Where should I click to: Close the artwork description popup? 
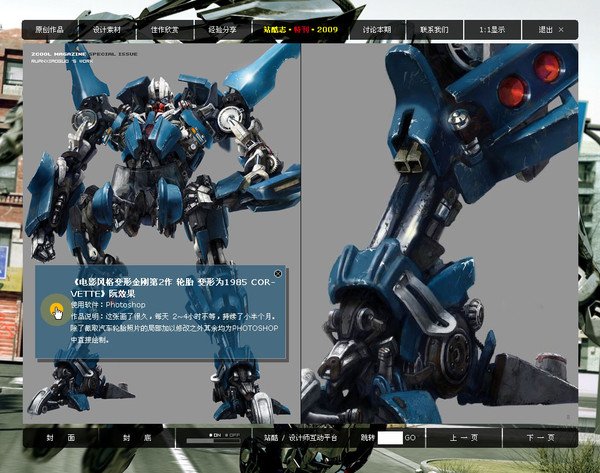pyautogui.click(x=278, y=272)
